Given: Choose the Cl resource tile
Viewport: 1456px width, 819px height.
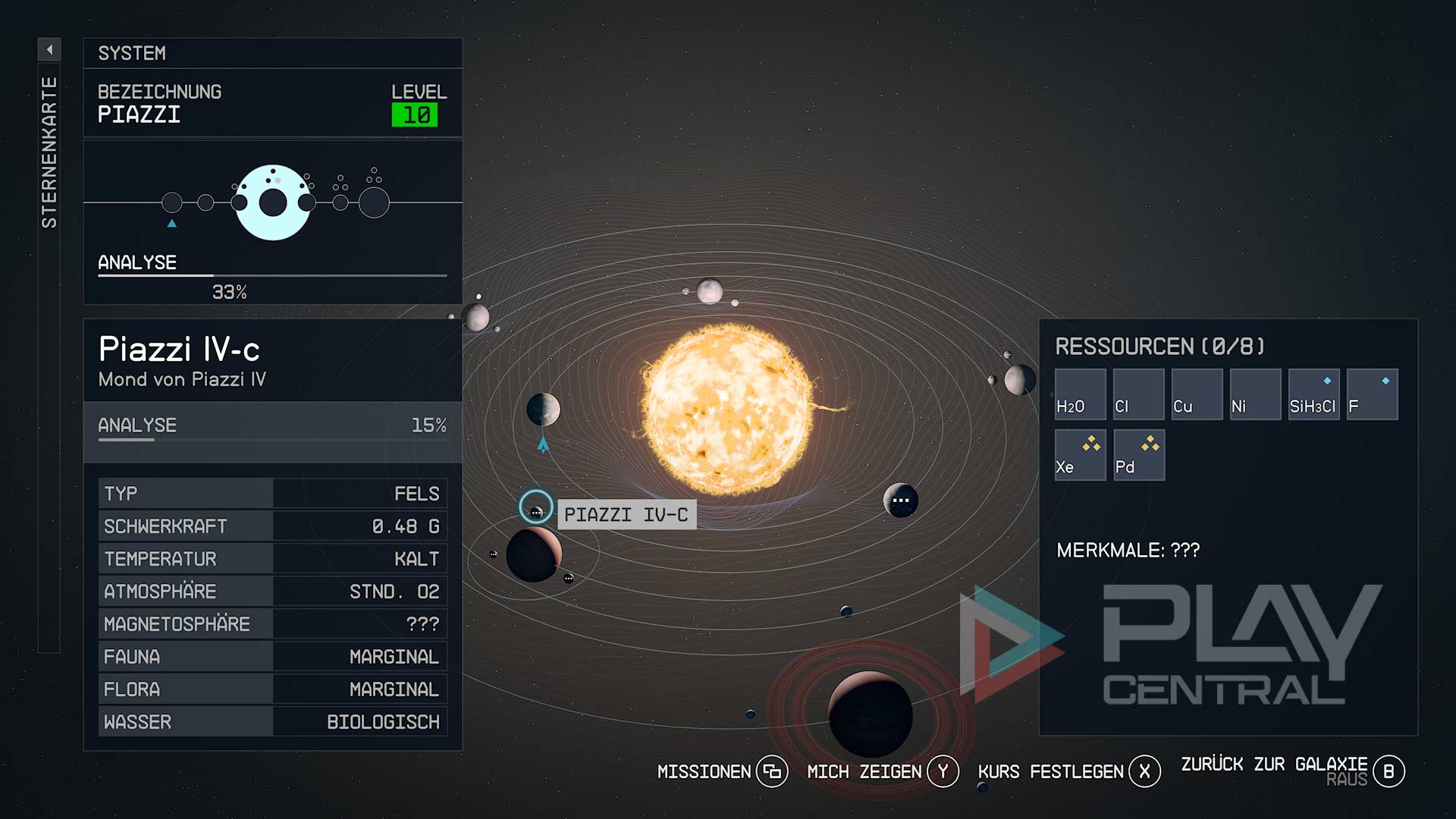Looking at the screenshot, I should [x=1138, y=394].
